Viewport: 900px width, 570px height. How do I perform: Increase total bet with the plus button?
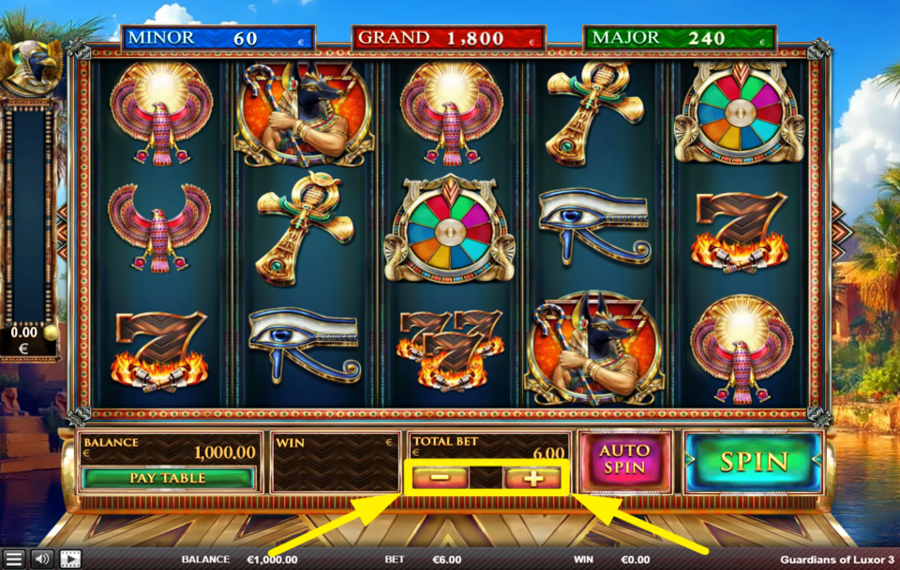pyautogui.click(x=533, y=478)
